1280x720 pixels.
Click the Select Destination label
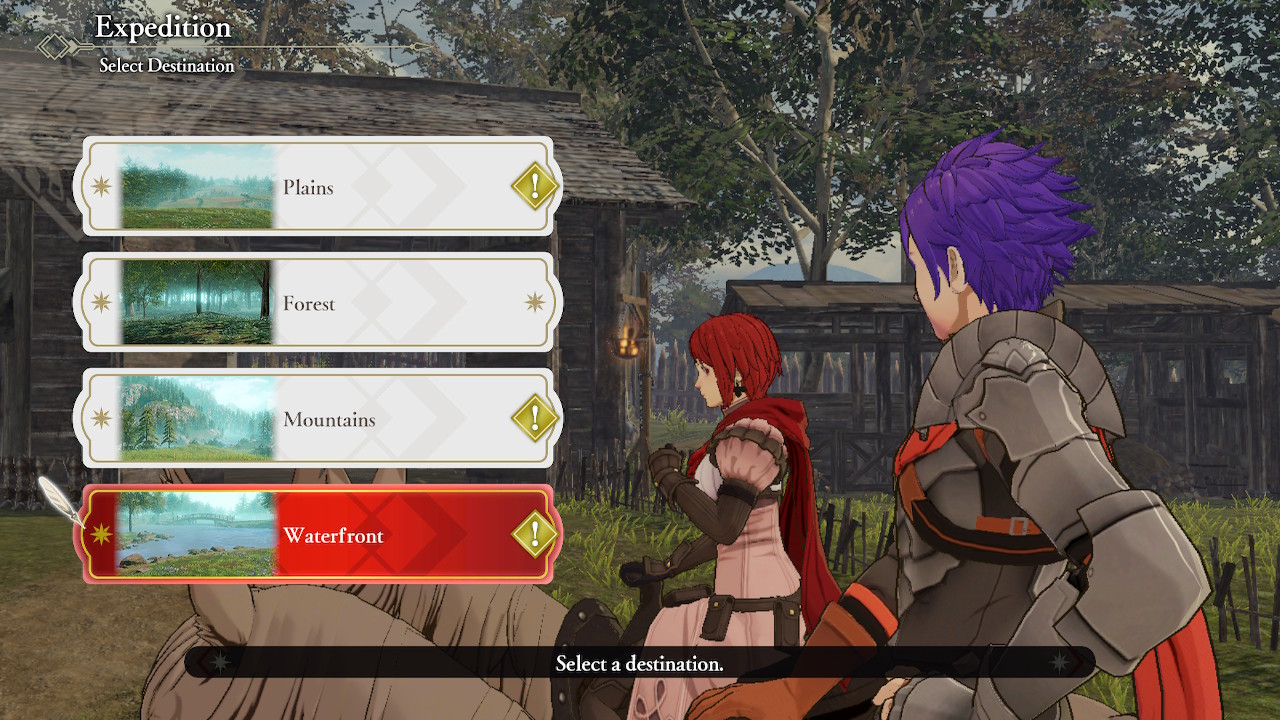167,65
